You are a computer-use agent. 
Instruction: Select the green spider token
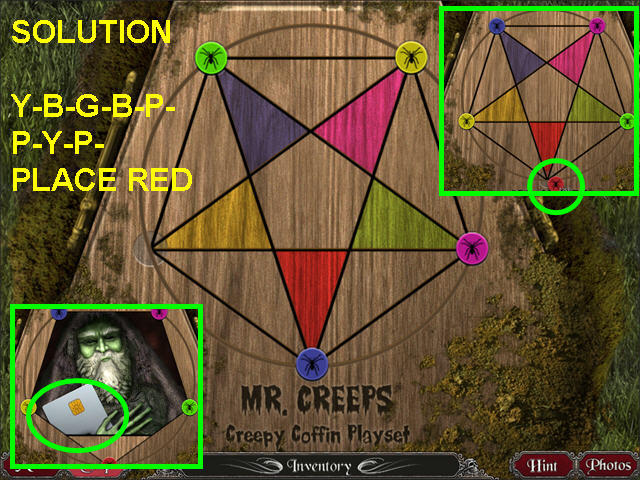tap(211, 56)
